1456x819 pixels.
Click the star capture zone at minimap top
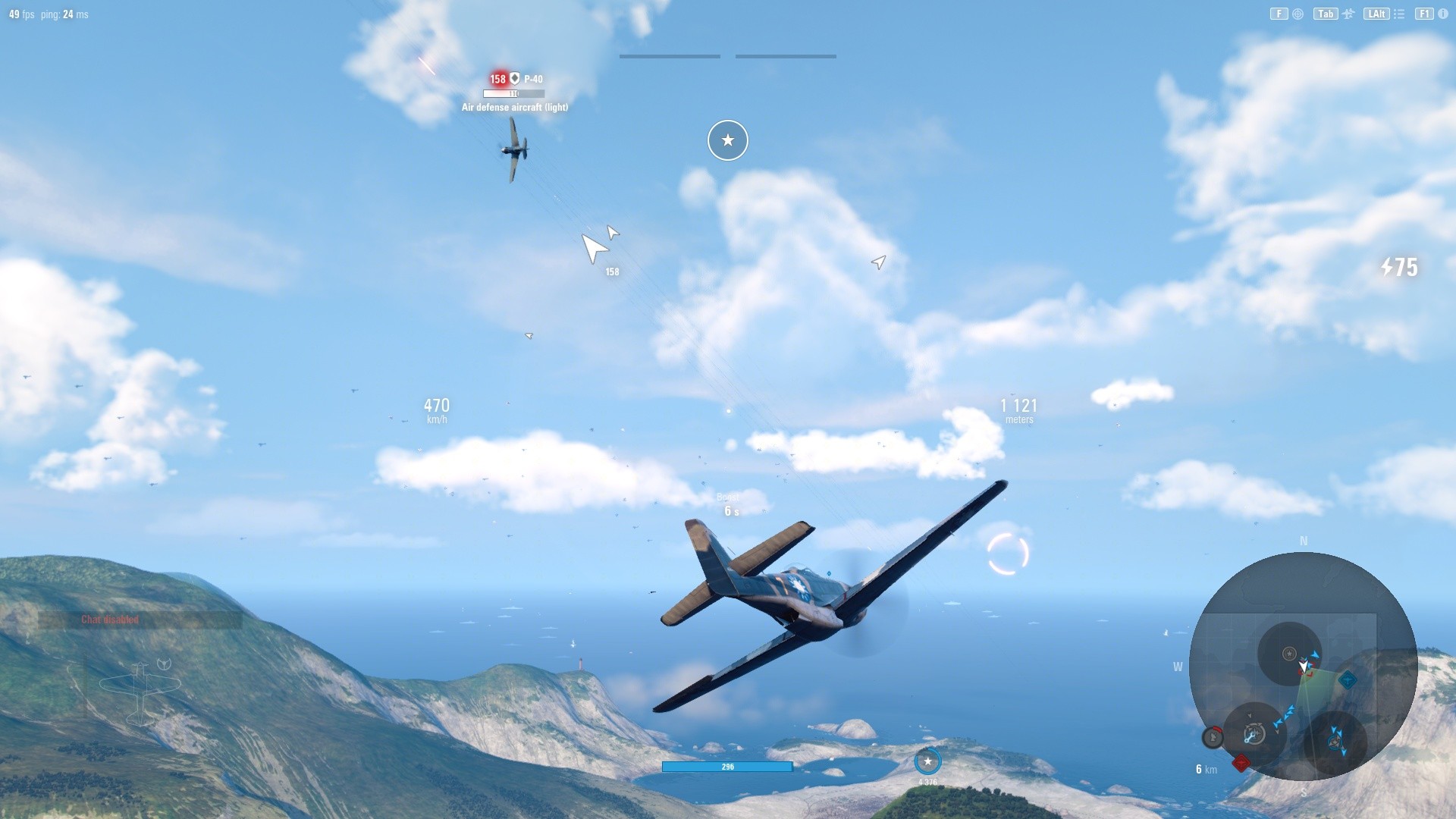(1288, 654)
